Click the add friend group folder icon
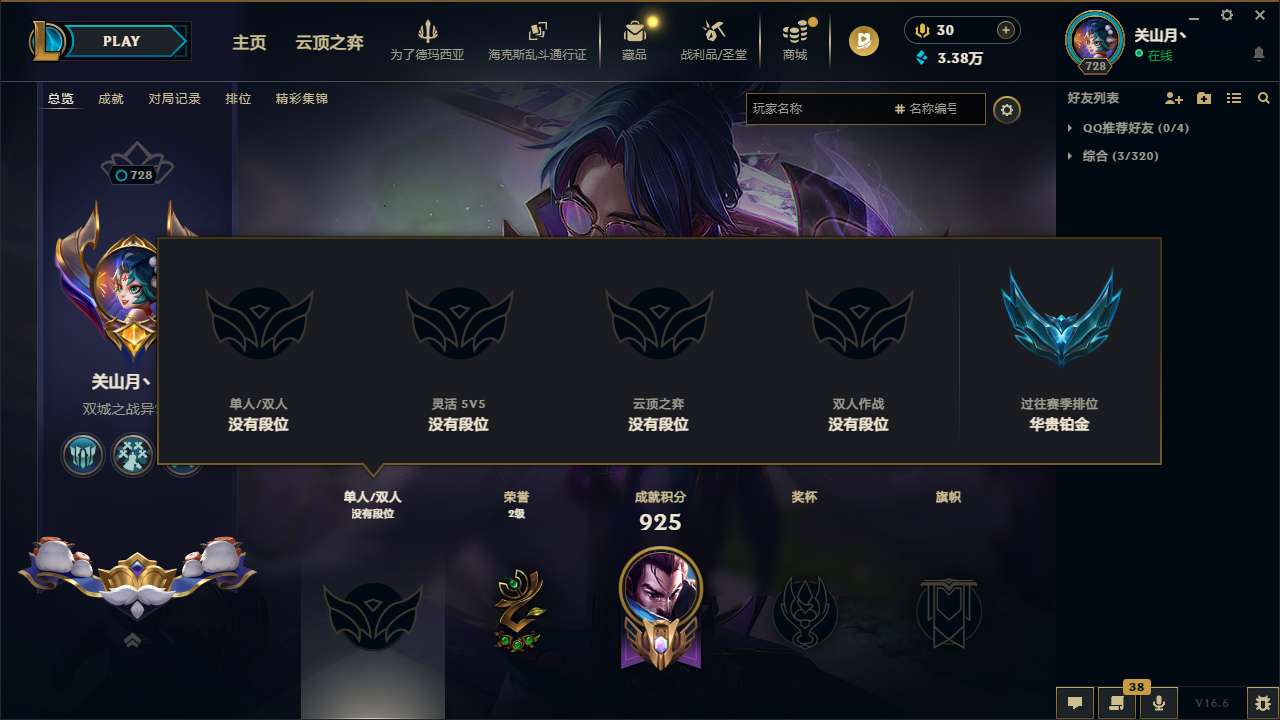 (1203, 98)
